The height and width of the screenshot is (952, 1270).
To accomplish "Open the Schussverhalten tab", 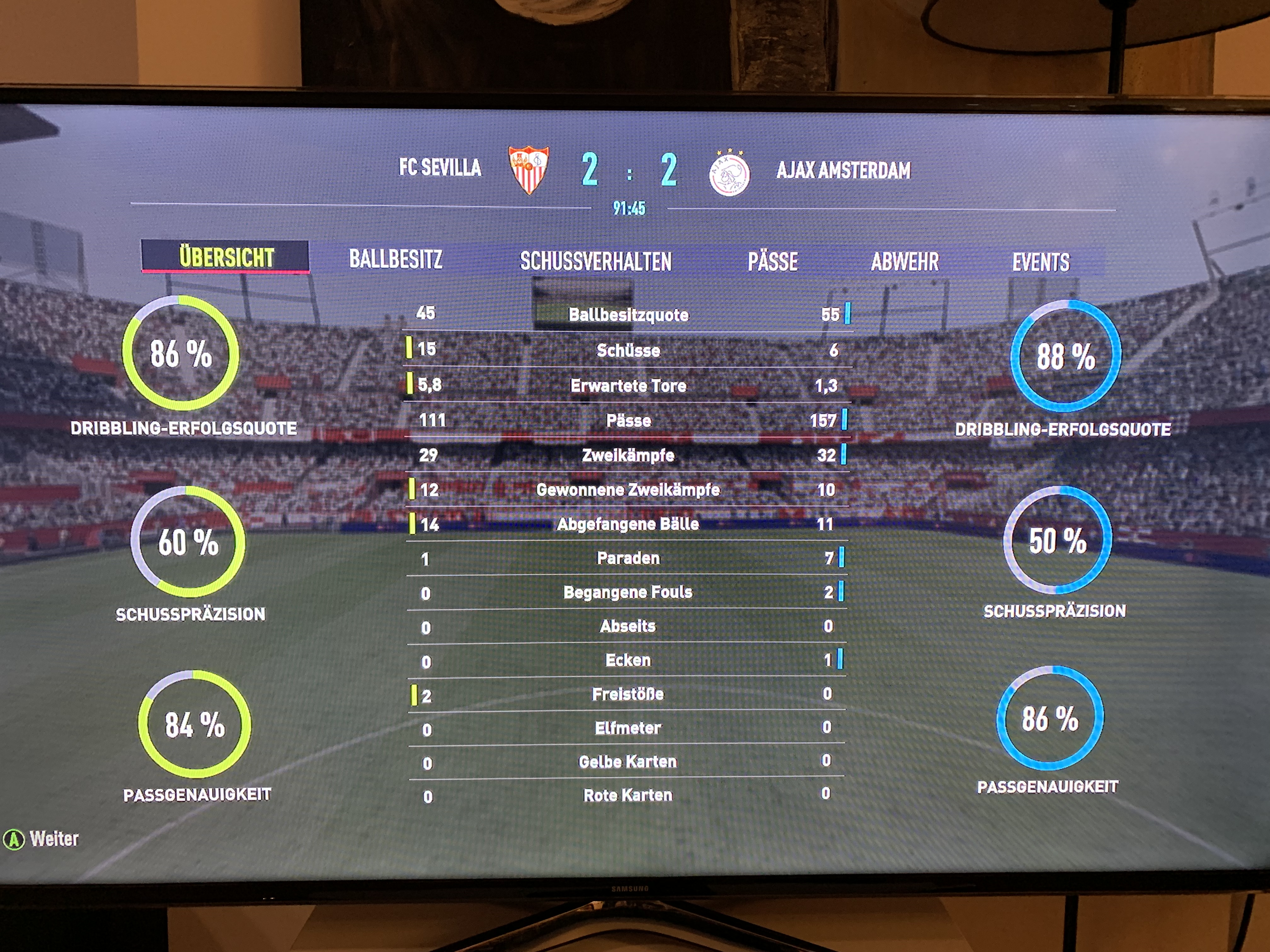I will click(595, 262).
